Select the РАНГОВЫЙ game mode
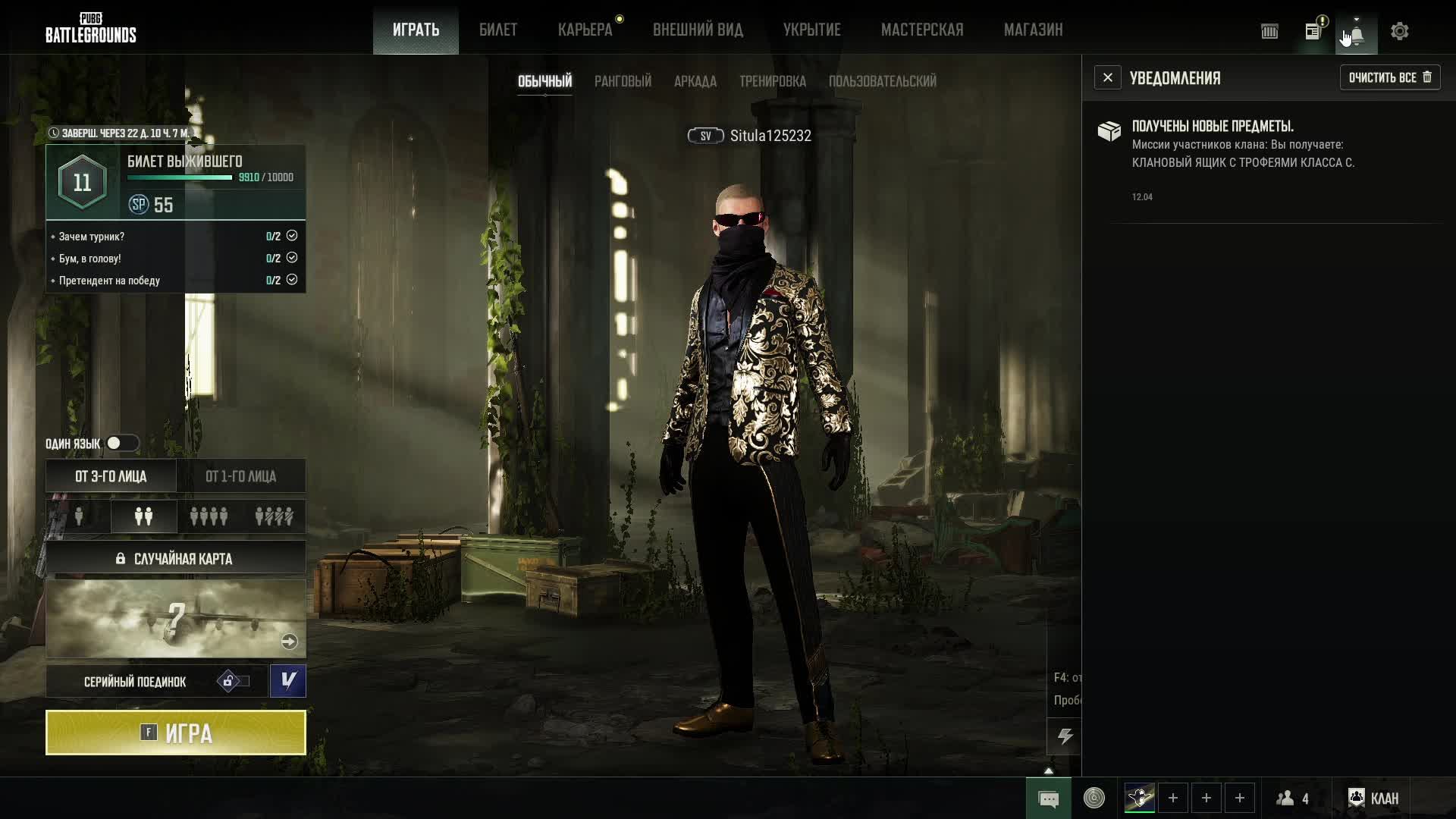This screenshot has height=819, width=1456. point(623,81)
